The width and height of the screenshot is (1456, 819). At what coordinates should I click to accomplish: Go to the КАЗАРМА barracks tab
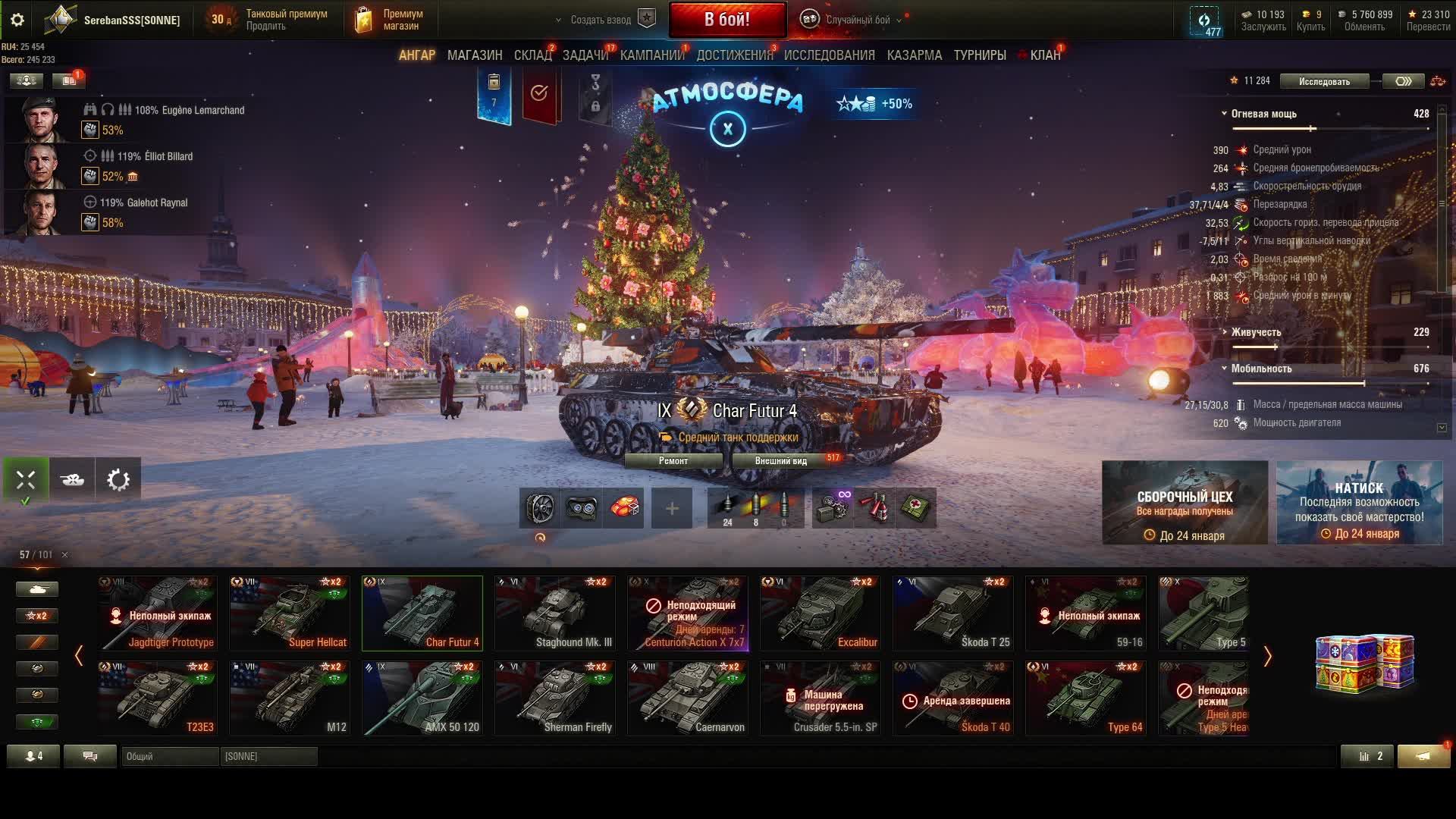tap(914, 55)
